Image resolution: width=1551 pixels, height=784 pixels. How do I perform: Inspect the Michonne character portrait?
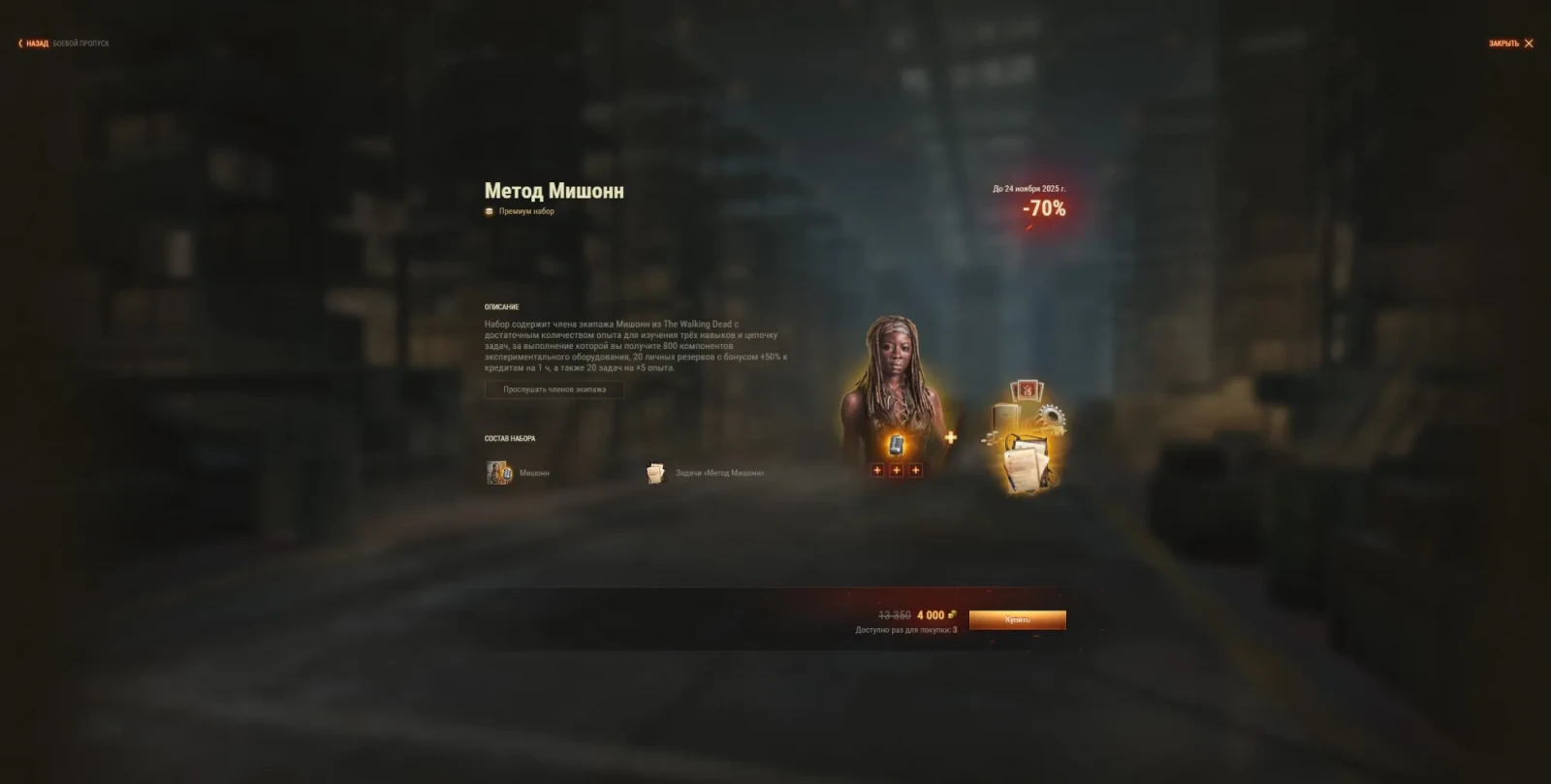pos(892,388)
